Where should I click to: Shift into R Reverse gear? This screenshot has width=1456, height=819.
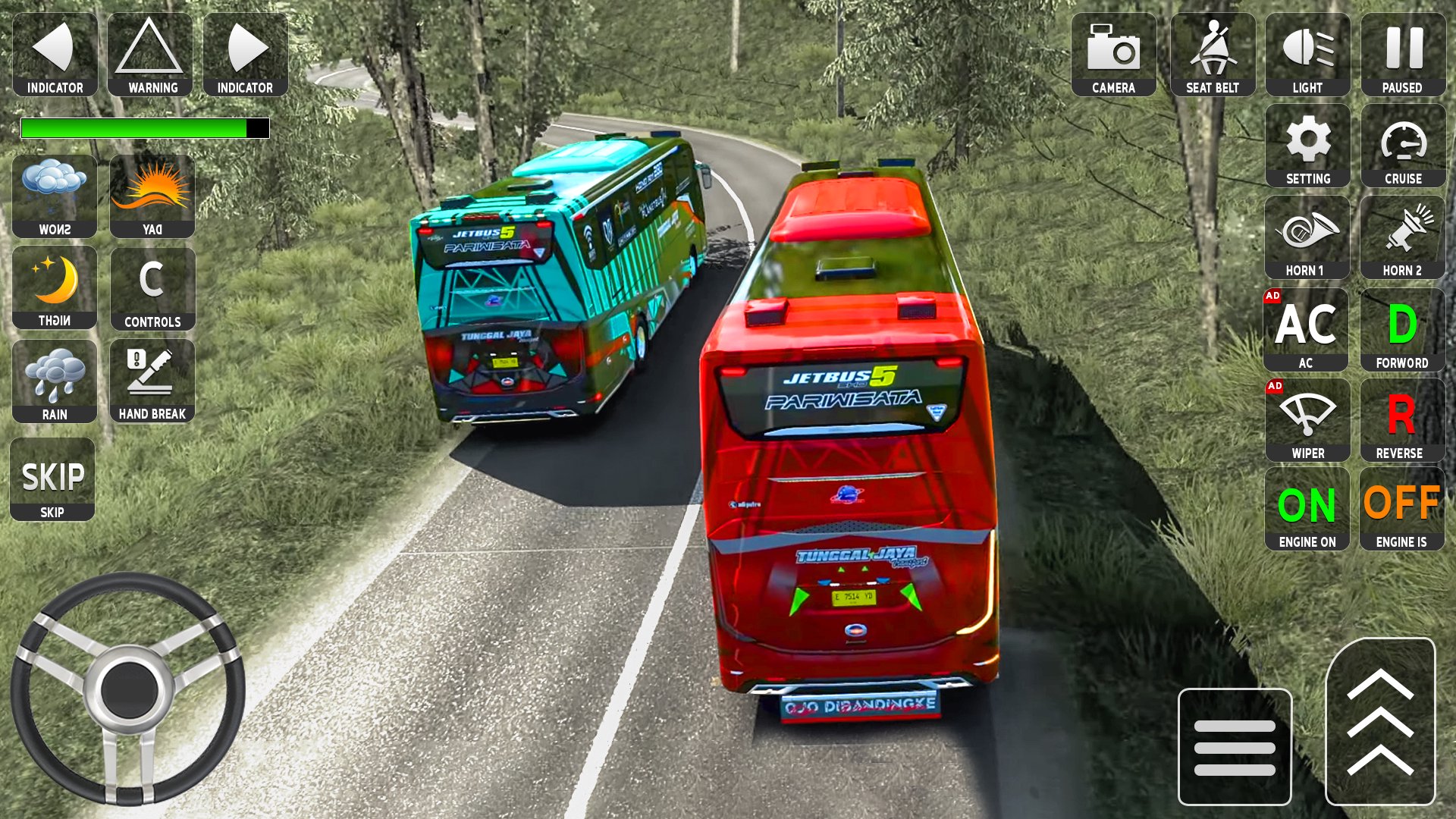tap(1401, 421)
